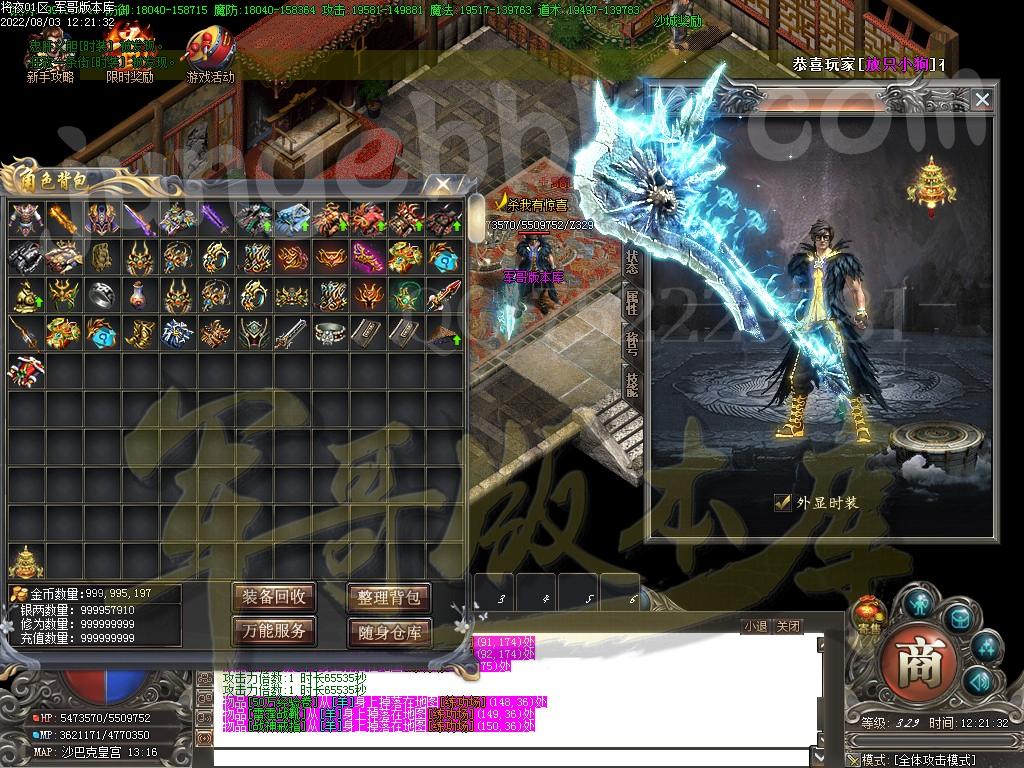Click the 关闭 button above the chat
Image resolution: width=1024 pixels, height=768 pixels.
(x=788, y=627)
